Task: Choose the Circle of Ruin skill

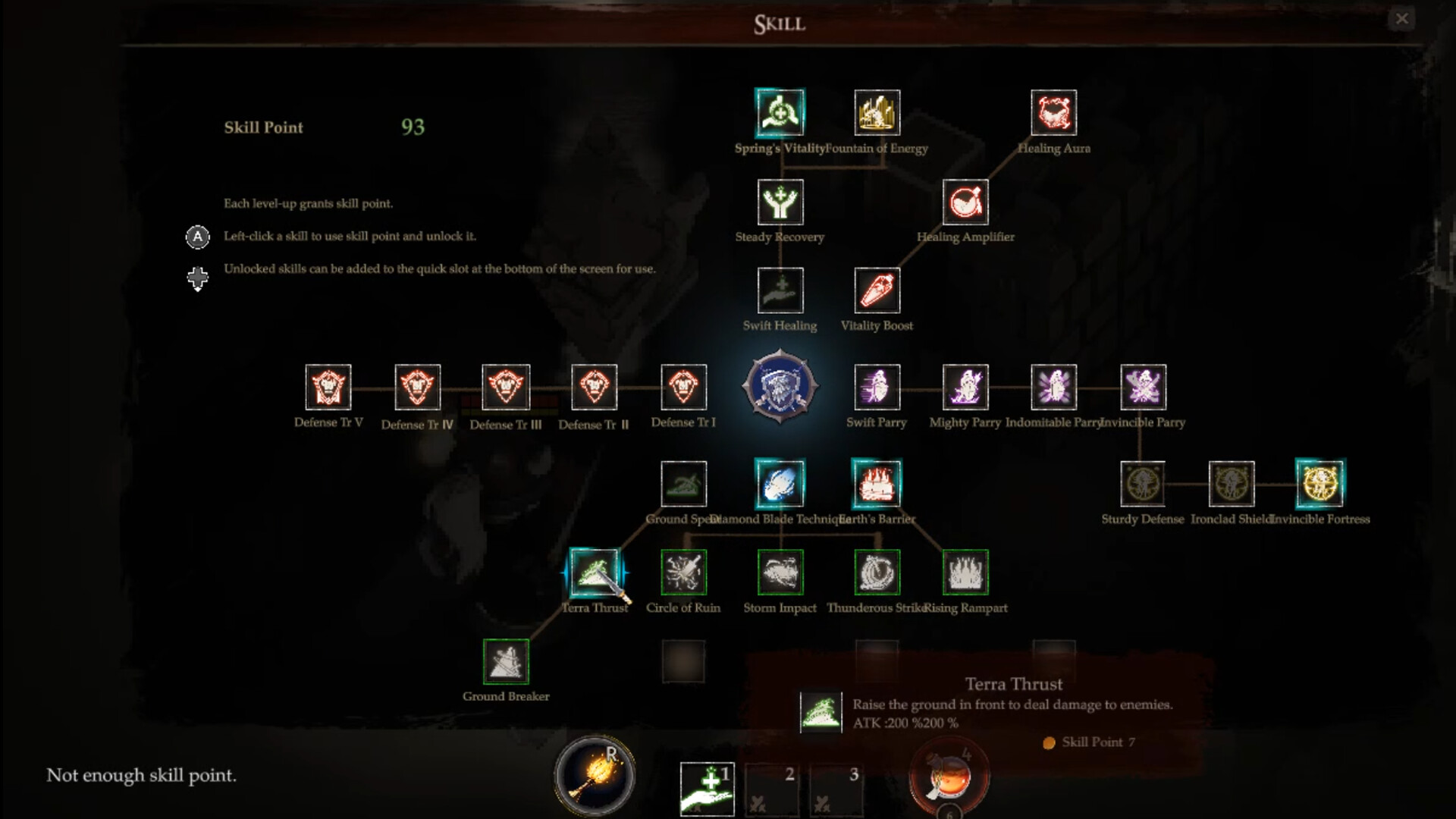Action: 683,572
